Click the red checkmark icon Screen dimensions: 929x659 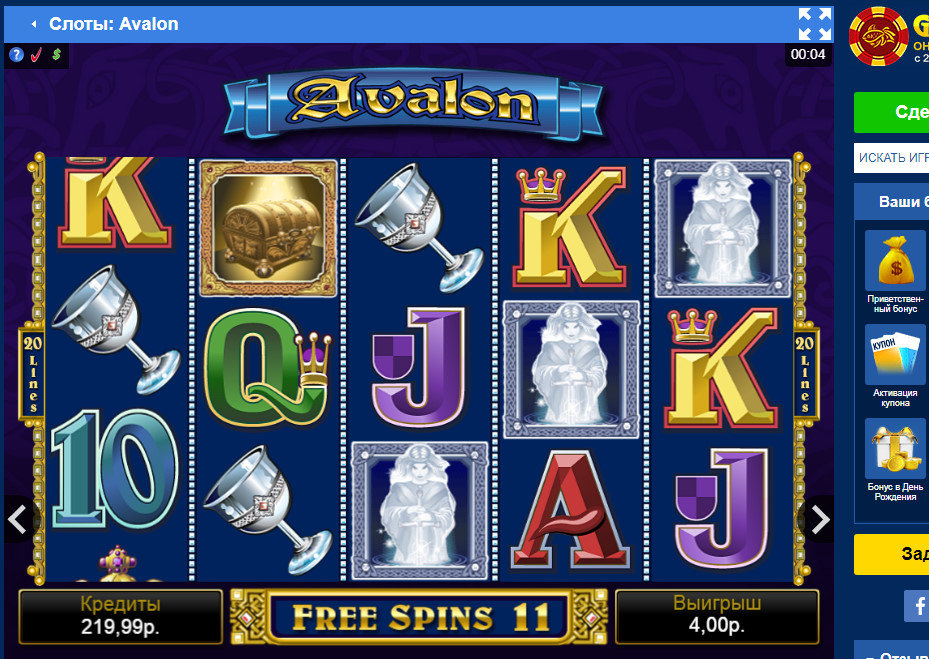tap(36, 54)
